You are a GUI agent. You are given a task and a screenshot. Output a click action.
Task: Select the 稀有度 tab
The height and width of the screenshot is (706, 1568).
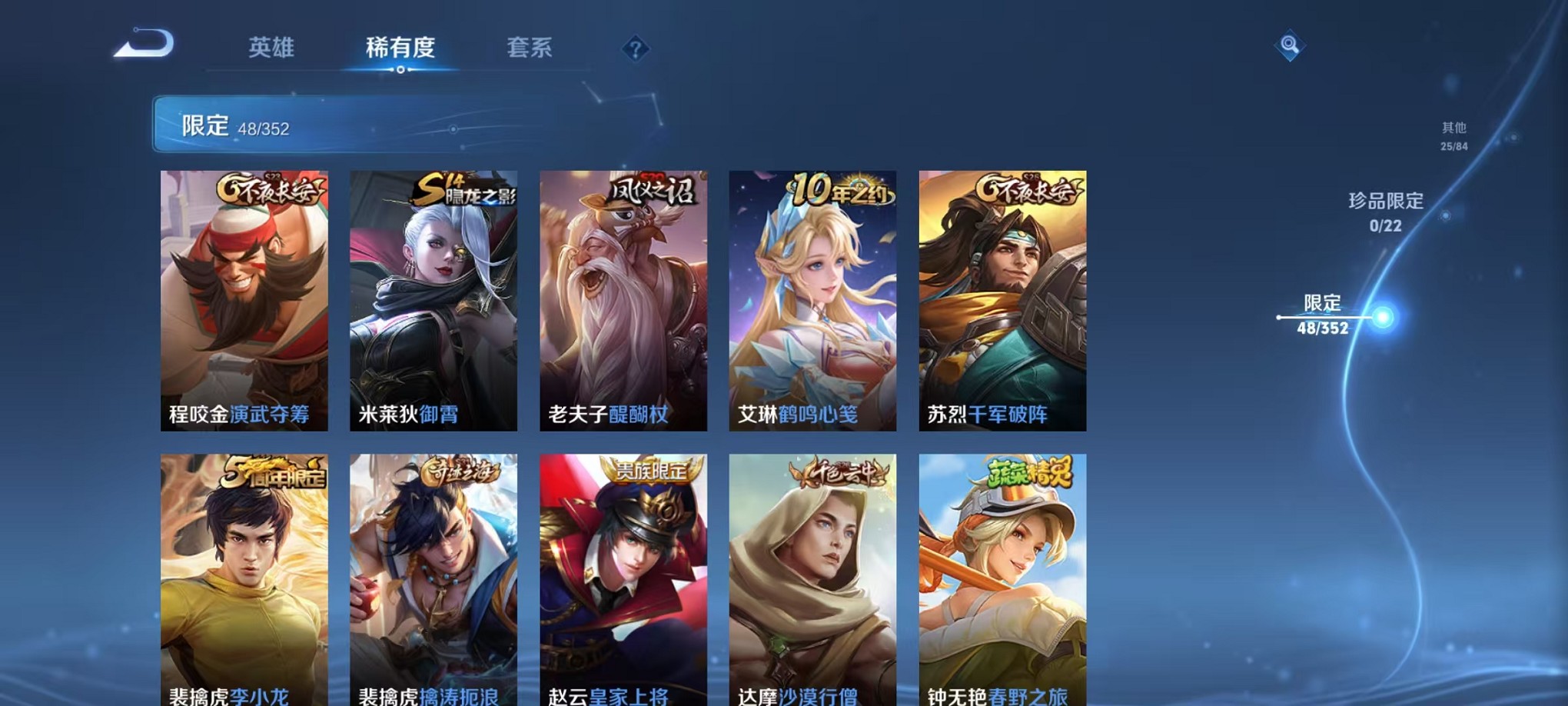[400, 48]
